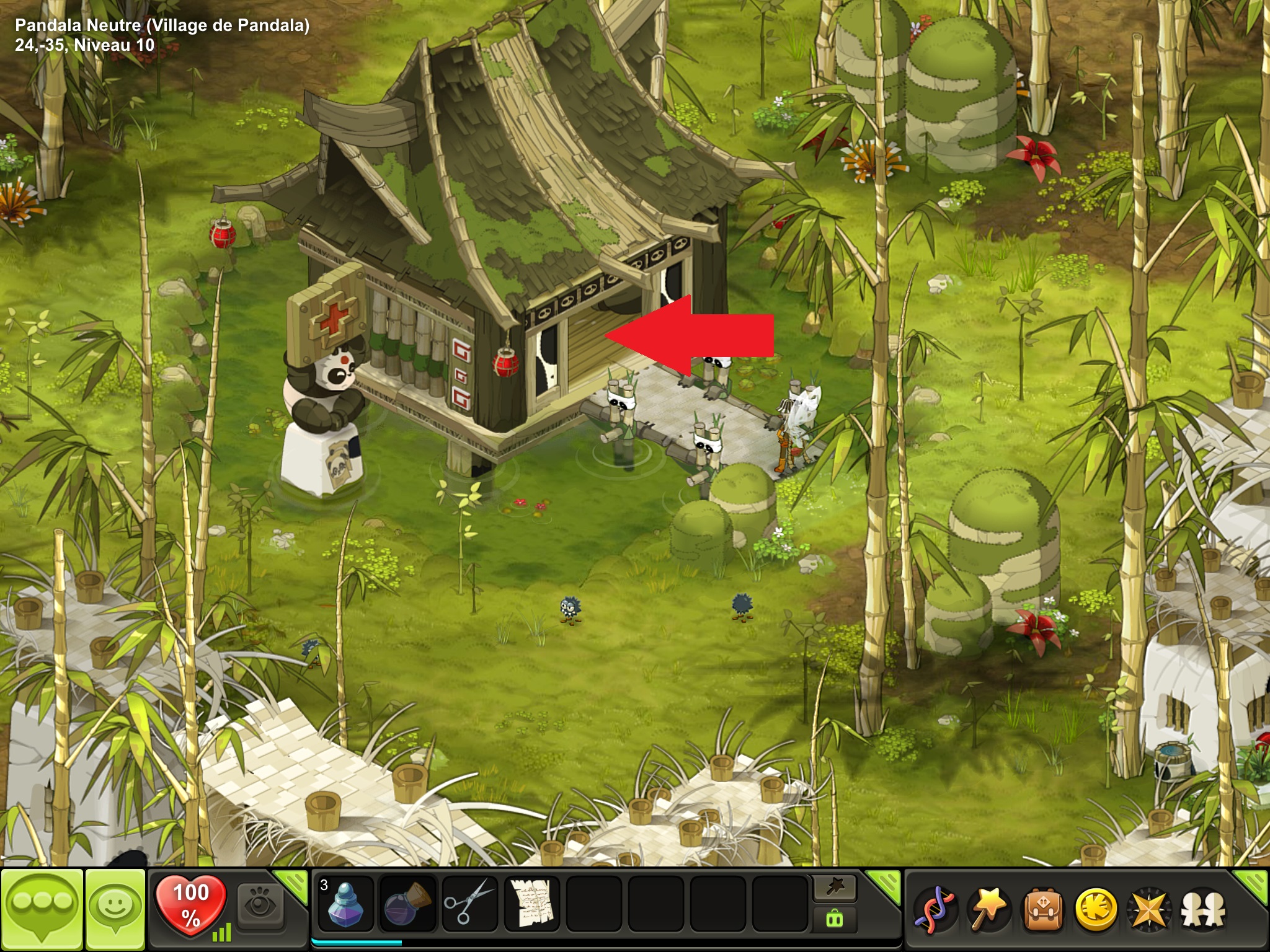
Task: Select the torn parchment document slot
Action: [x=531, y=904]
